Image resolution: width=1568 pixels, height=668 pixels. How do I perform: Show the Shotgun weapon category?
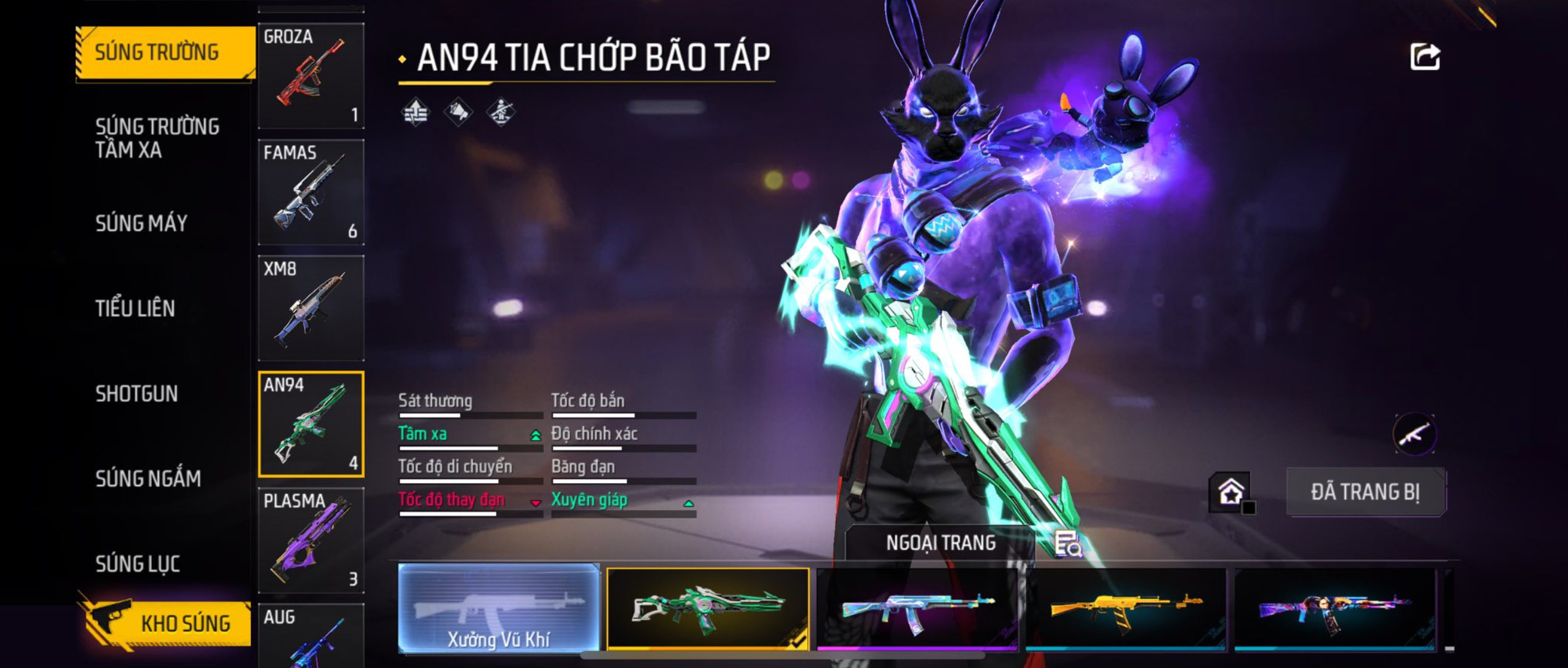point(137,393)
